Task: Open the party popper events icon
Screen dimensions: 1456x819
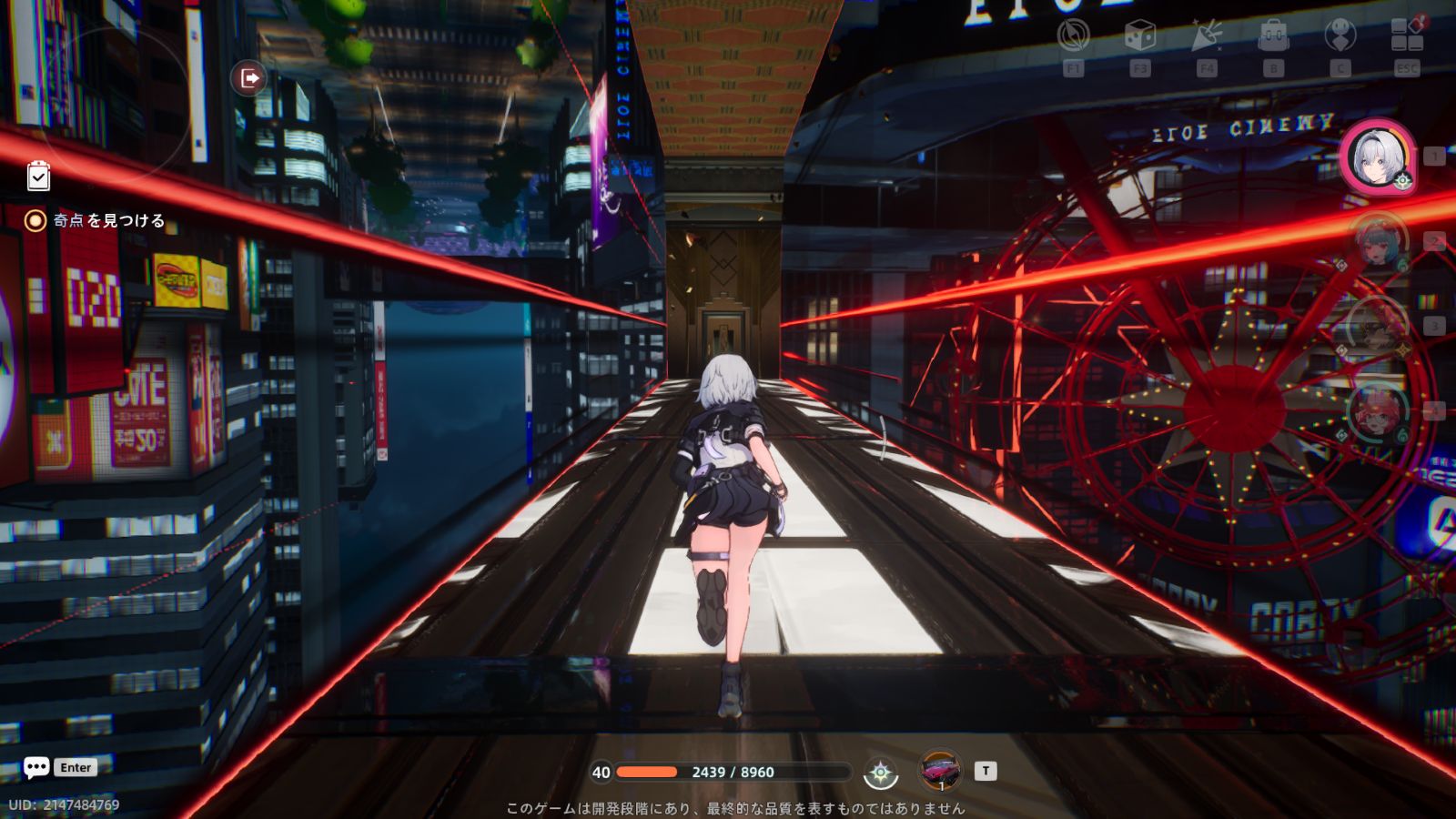Action: pos(1207,36)
